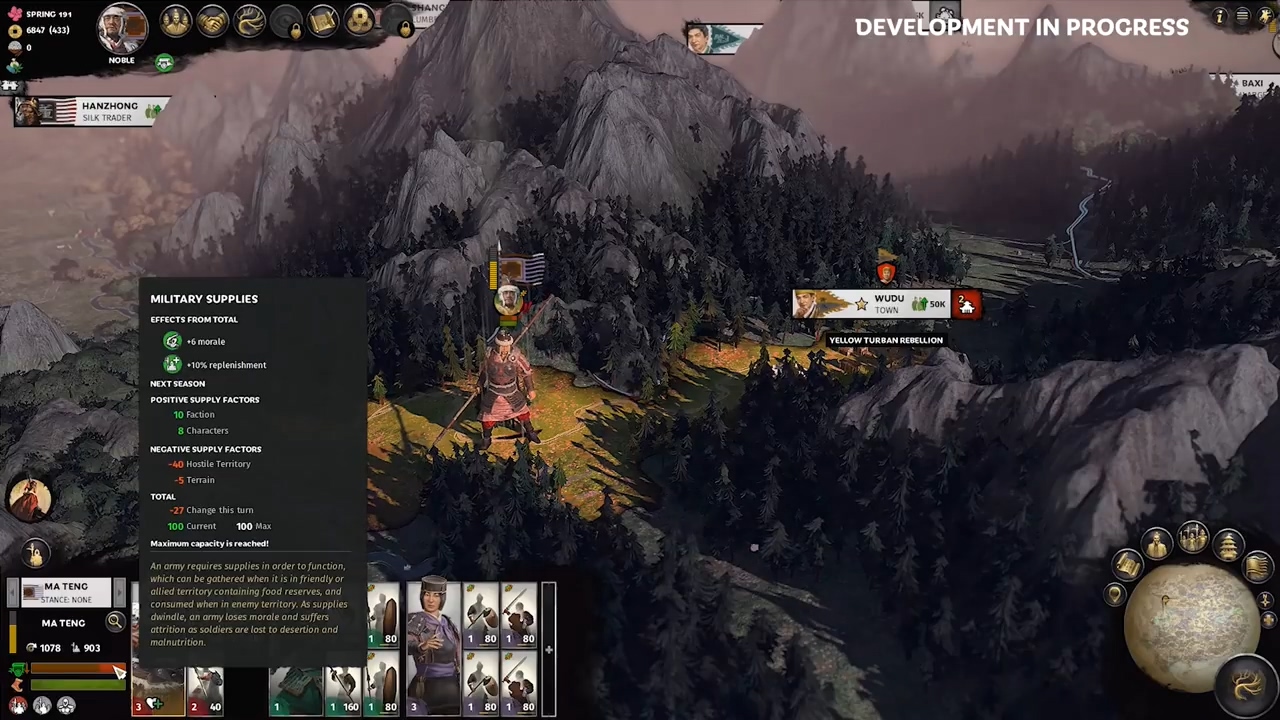Select the Wudu town banner
The image size is (1280, 720).
[872, 304]
